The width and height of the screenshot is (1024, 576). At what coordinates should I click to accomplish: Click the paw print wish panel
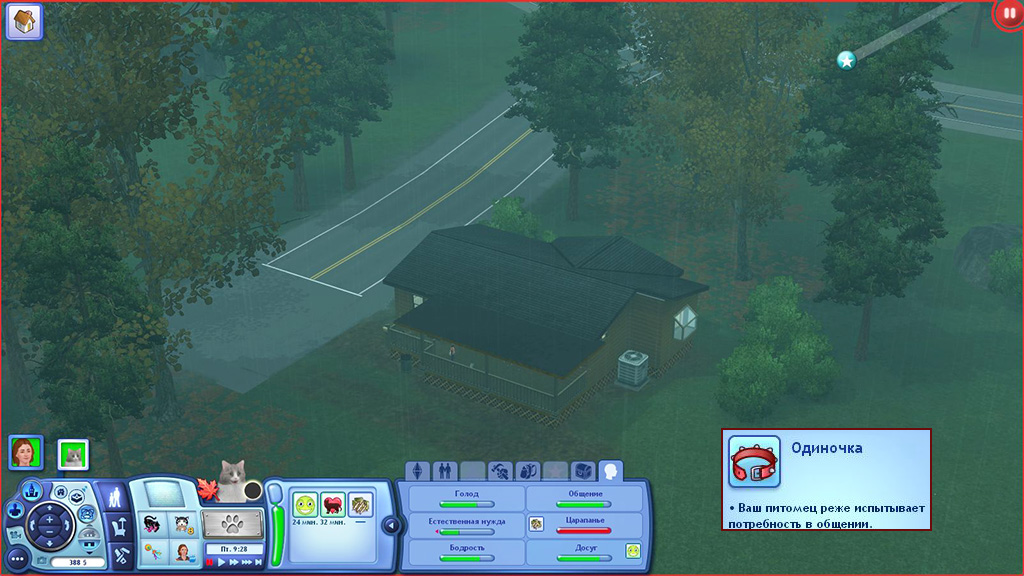point(232,523)
